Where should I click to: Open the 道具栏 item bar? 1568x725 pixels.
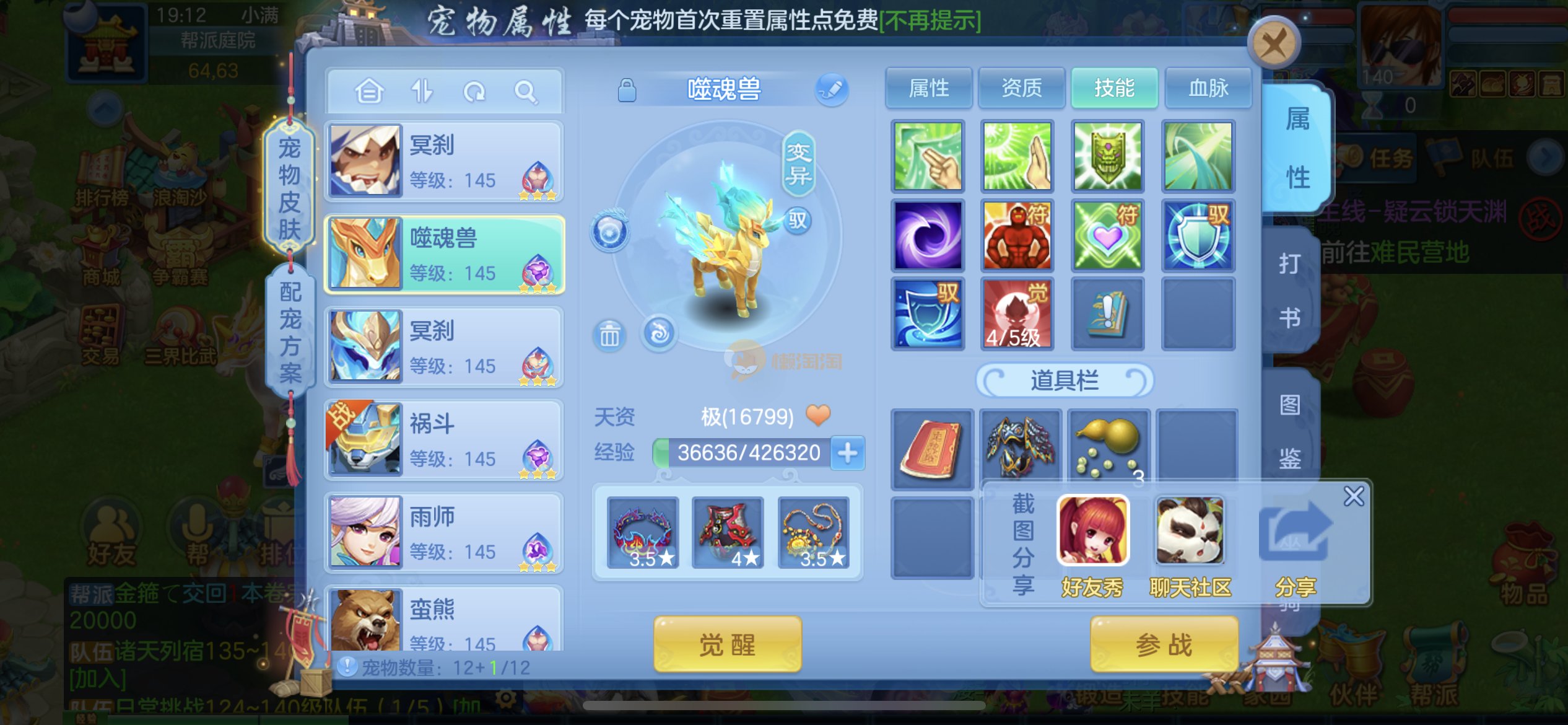coord(1064,380)
